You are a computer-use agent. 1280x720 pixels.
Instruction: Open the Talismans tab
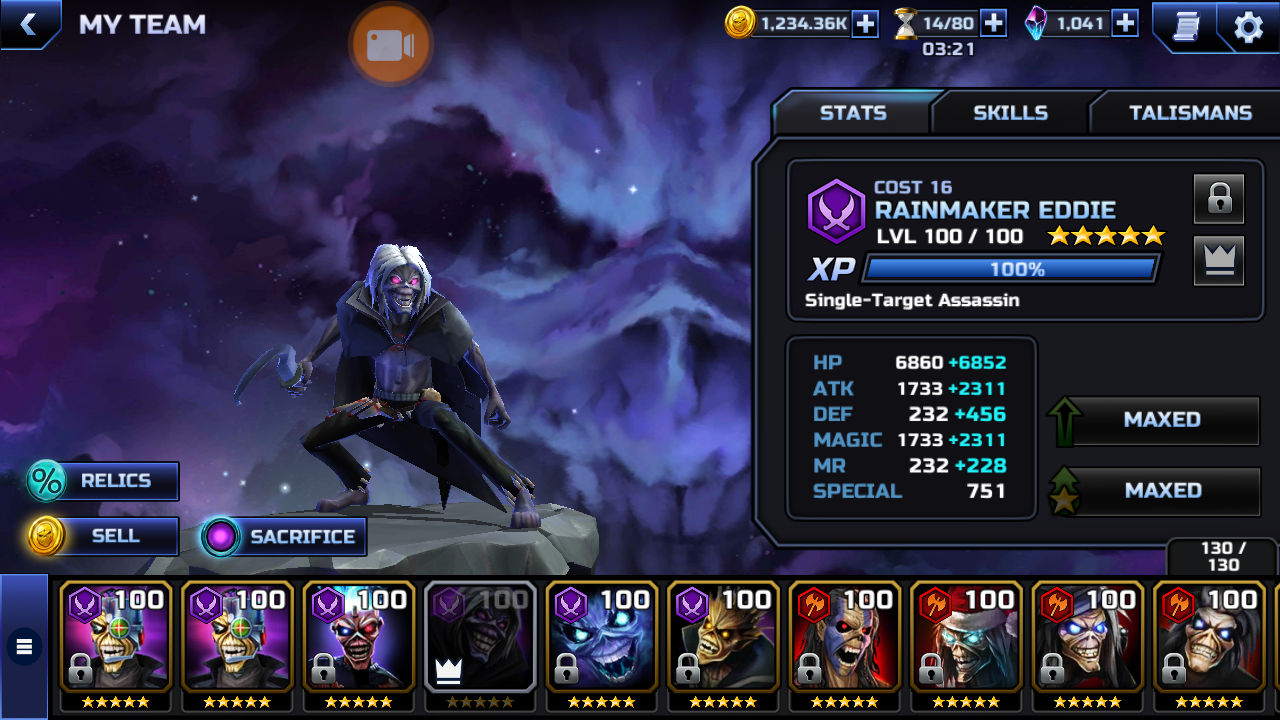click(1189, 113)
